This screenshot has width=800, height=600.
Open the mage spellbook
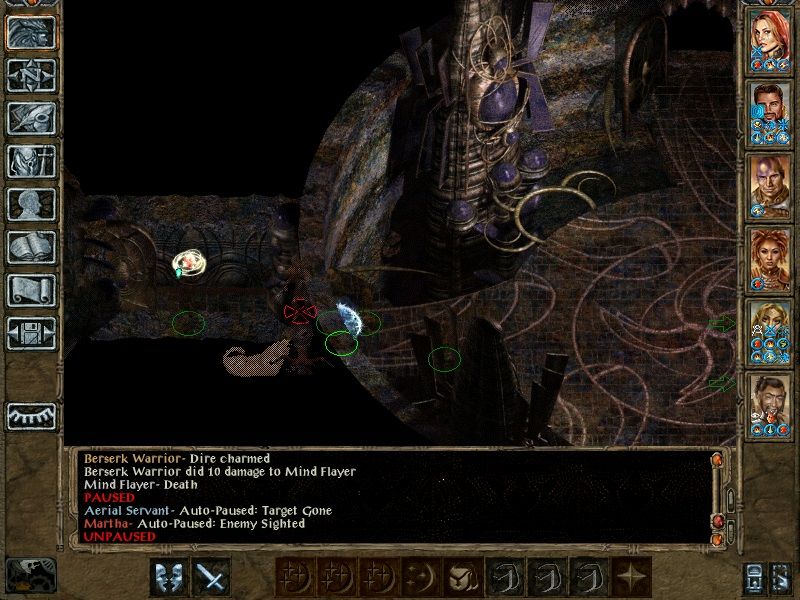point(31,247)
